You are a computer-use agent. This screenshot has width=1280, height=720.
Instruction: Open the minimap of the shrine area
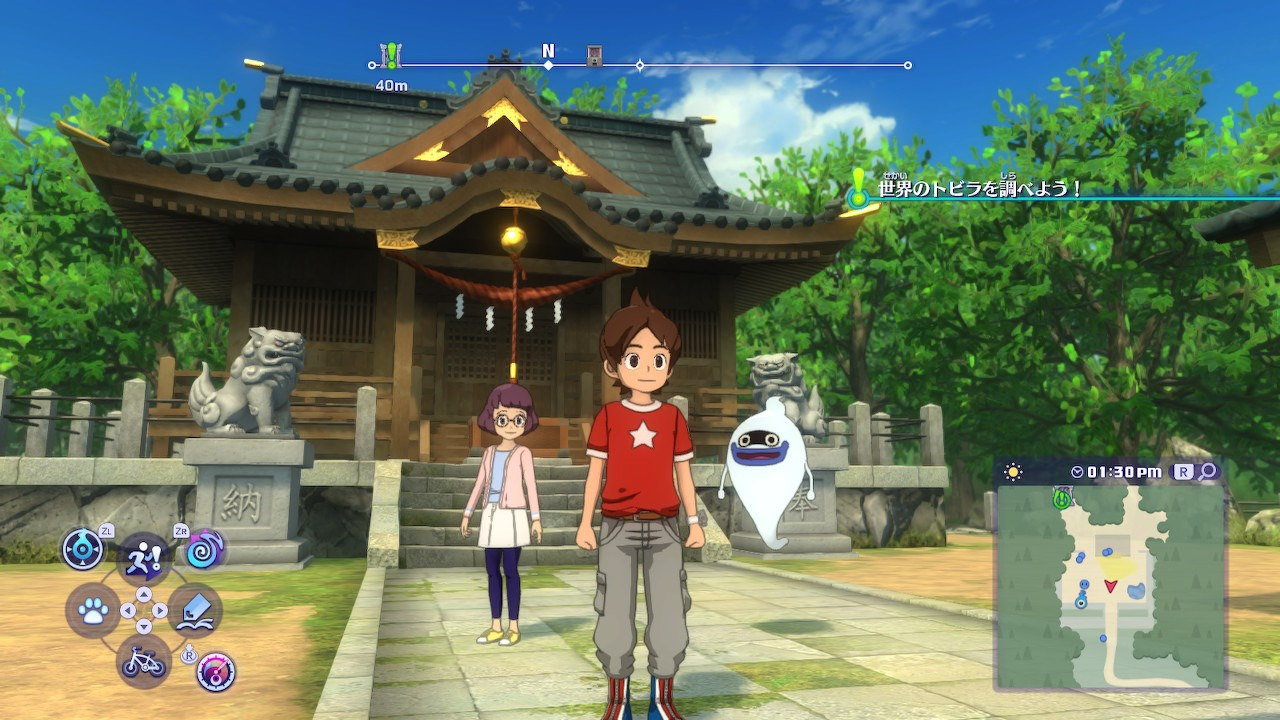[x=1110, y=585]
